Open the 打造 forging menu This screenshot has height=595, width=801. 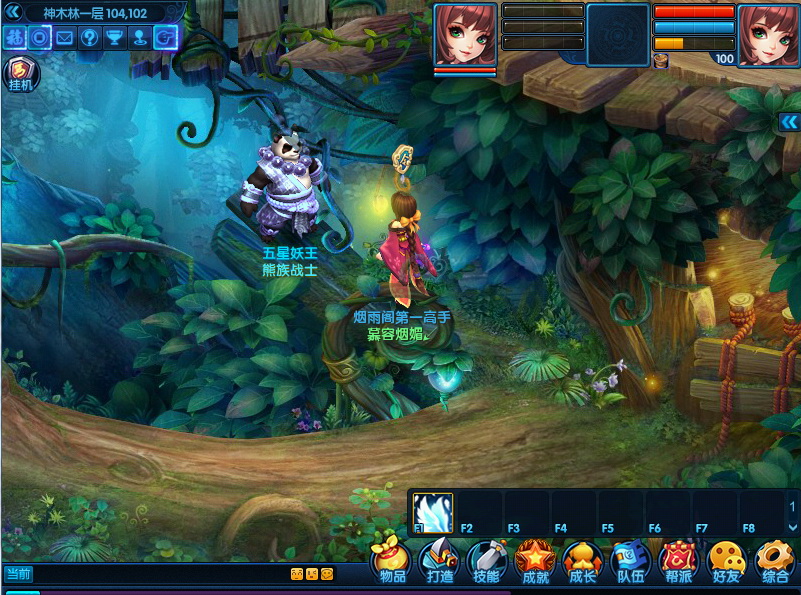(x=440, y=561)
